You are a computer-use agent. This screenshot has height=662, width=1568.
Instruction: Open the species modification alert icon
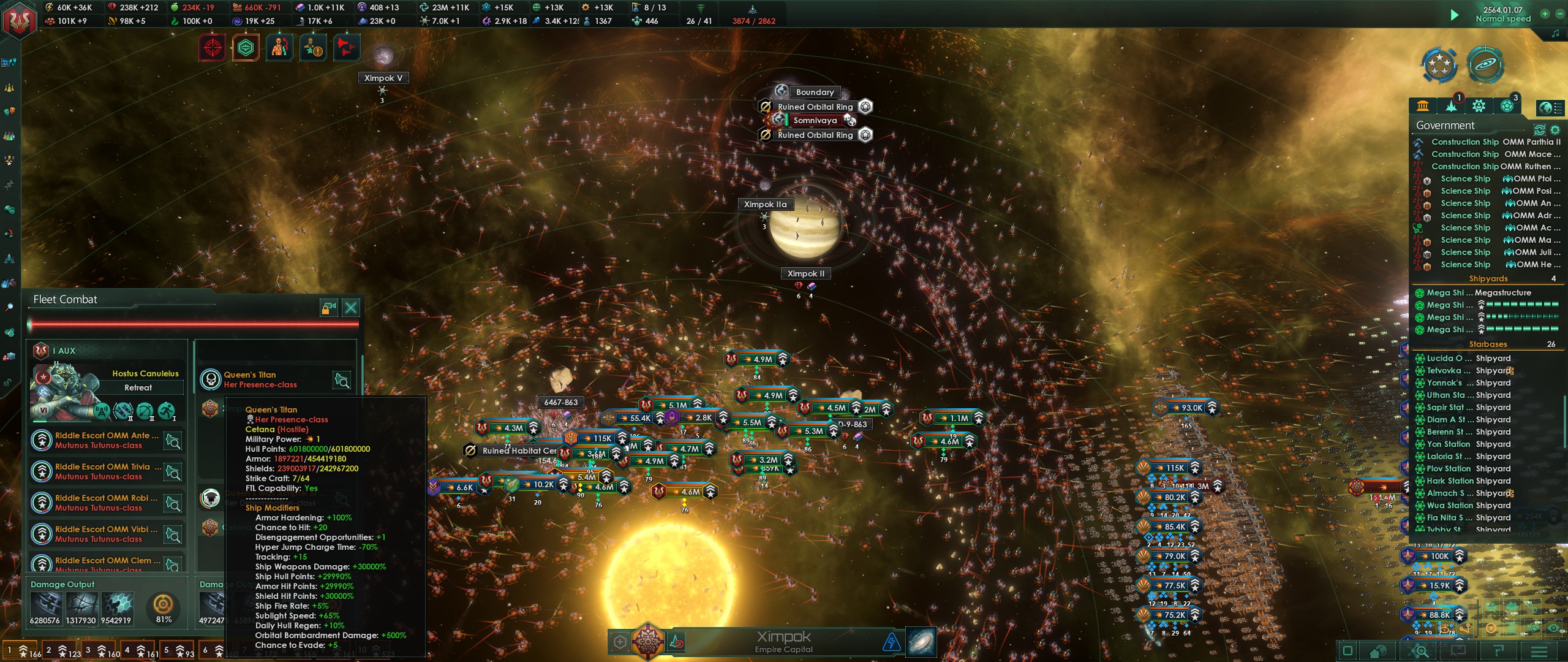279,47
